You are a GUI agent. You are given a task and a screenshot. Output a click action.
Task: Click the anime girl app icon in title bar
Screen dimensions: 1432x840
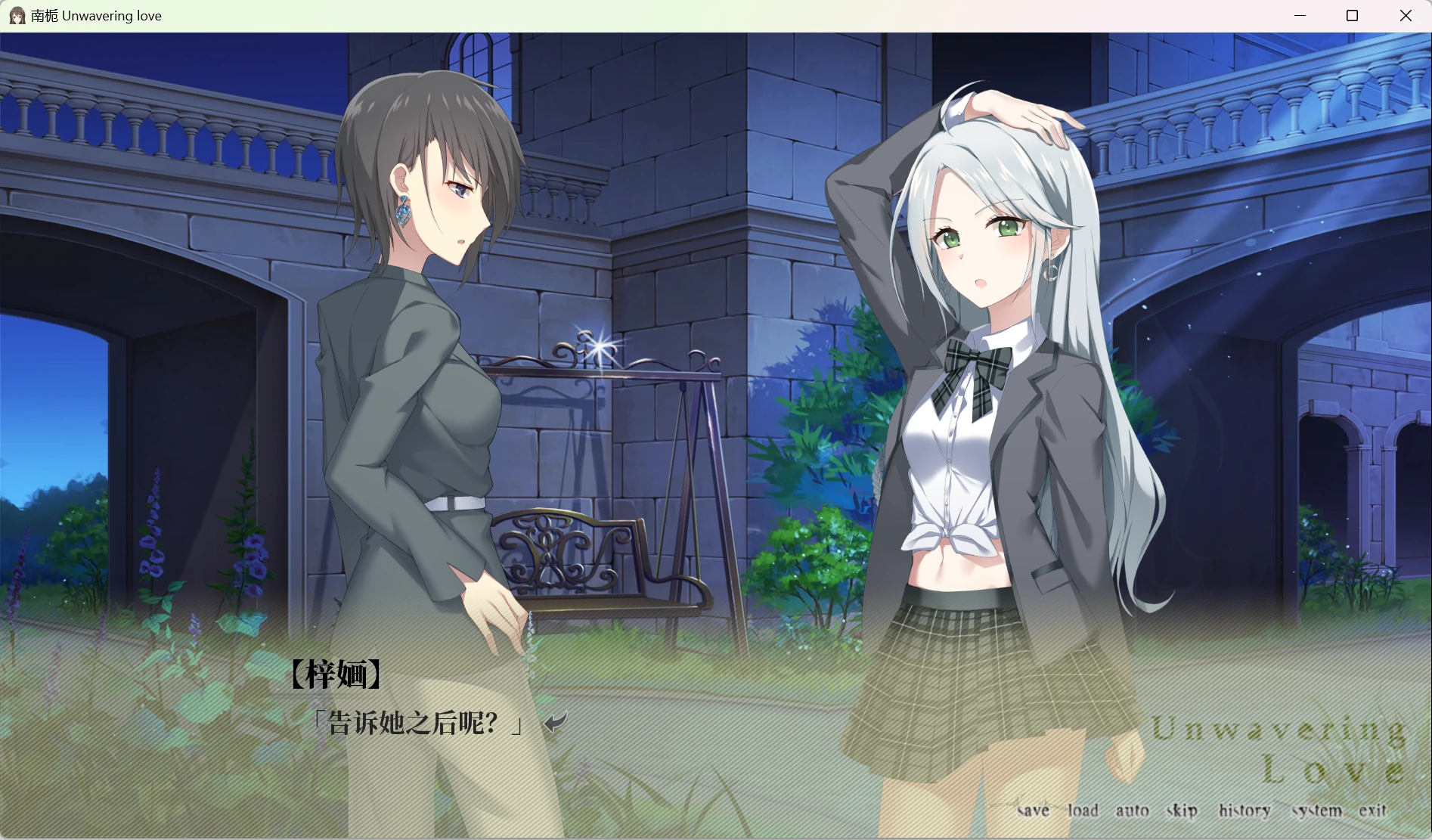(16, 15)
